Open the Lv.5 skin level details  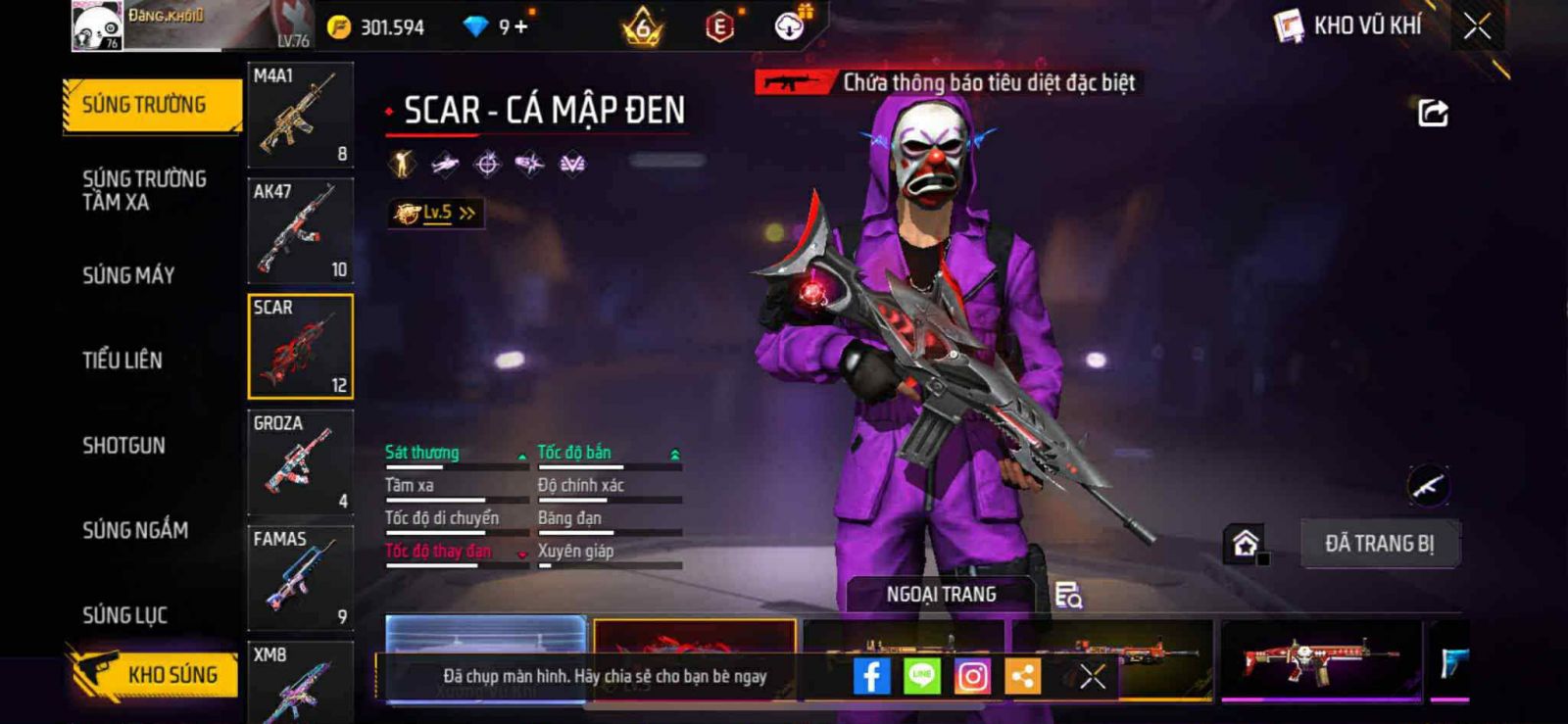[436, 213]
